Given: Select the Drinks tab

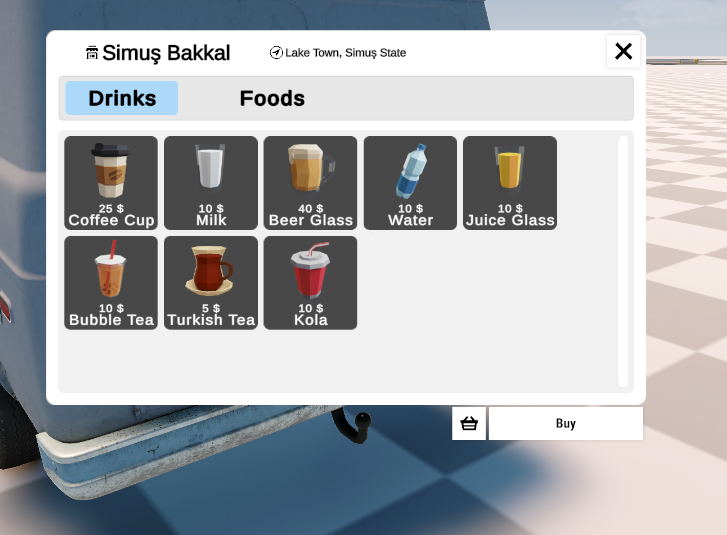Looking at the screenshot, I should point(122,98).
